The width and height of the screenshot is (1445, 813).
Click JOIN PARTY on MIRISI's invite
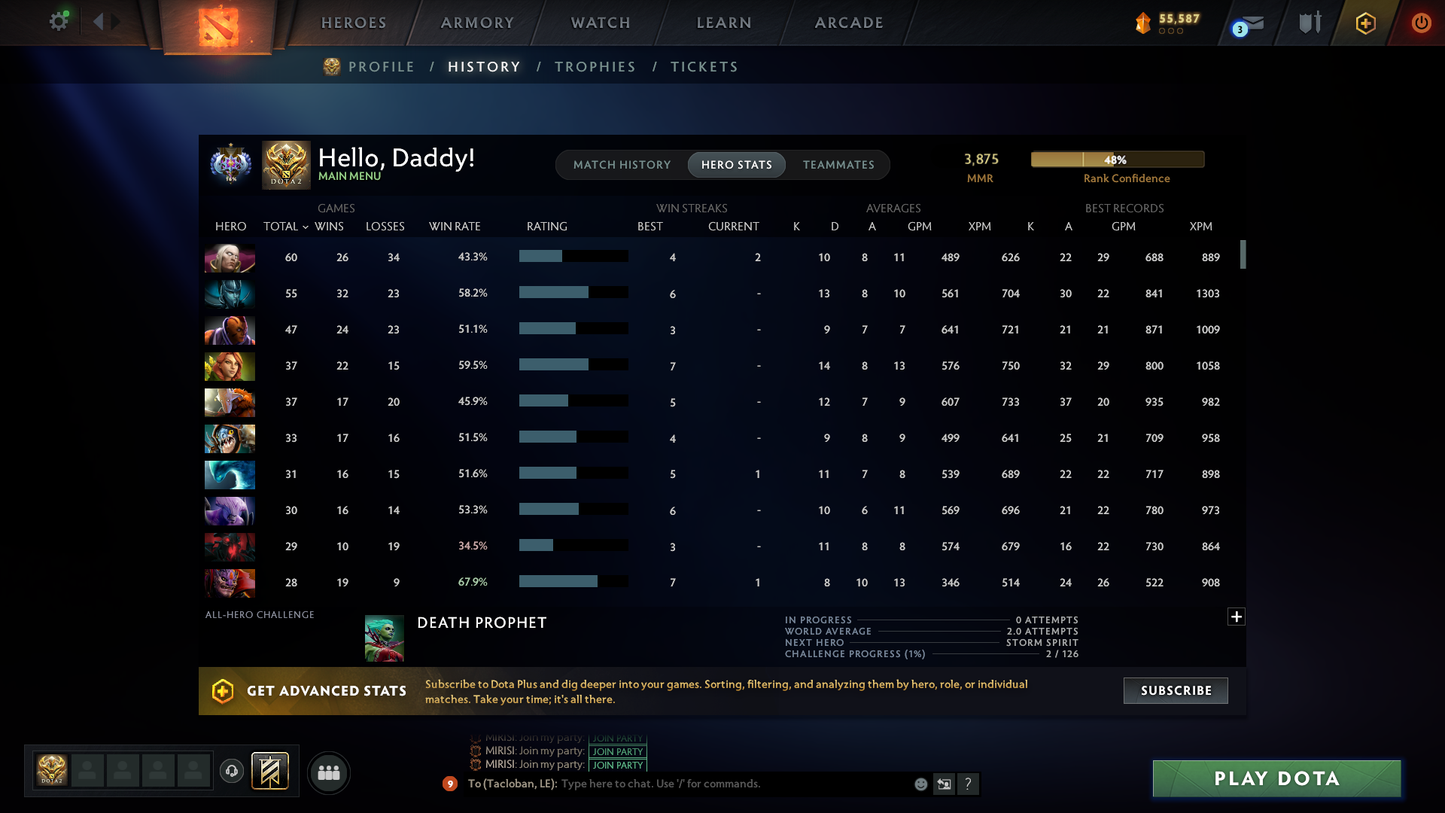(x=617, y=751)
